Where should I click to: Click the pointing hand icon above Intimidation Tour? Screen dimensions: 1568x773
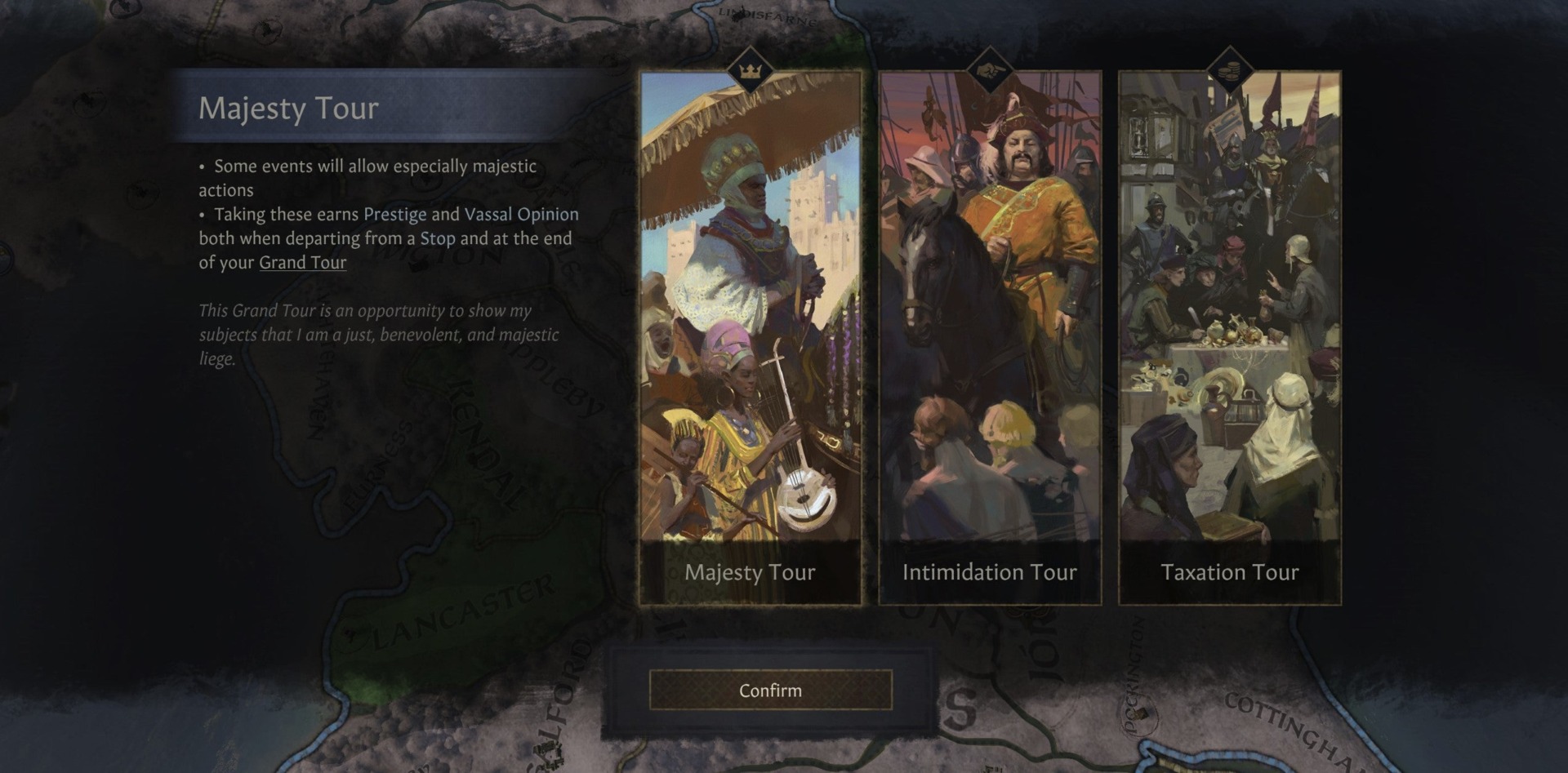tap(991, 72)
